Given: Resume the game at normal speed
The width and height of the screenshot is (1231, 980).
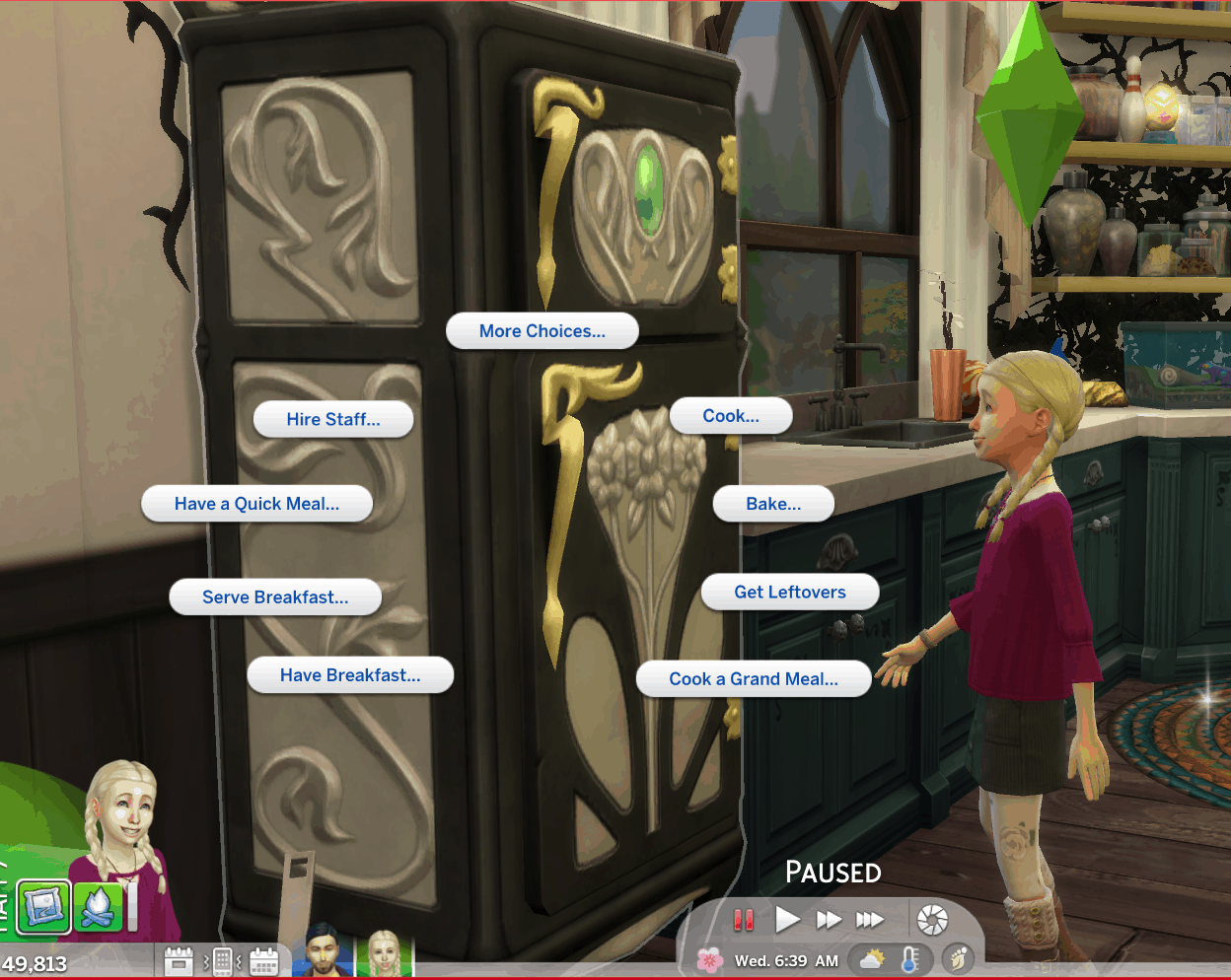Looking at the screenshot, I should pyautogui.click(x=787, y=920).
